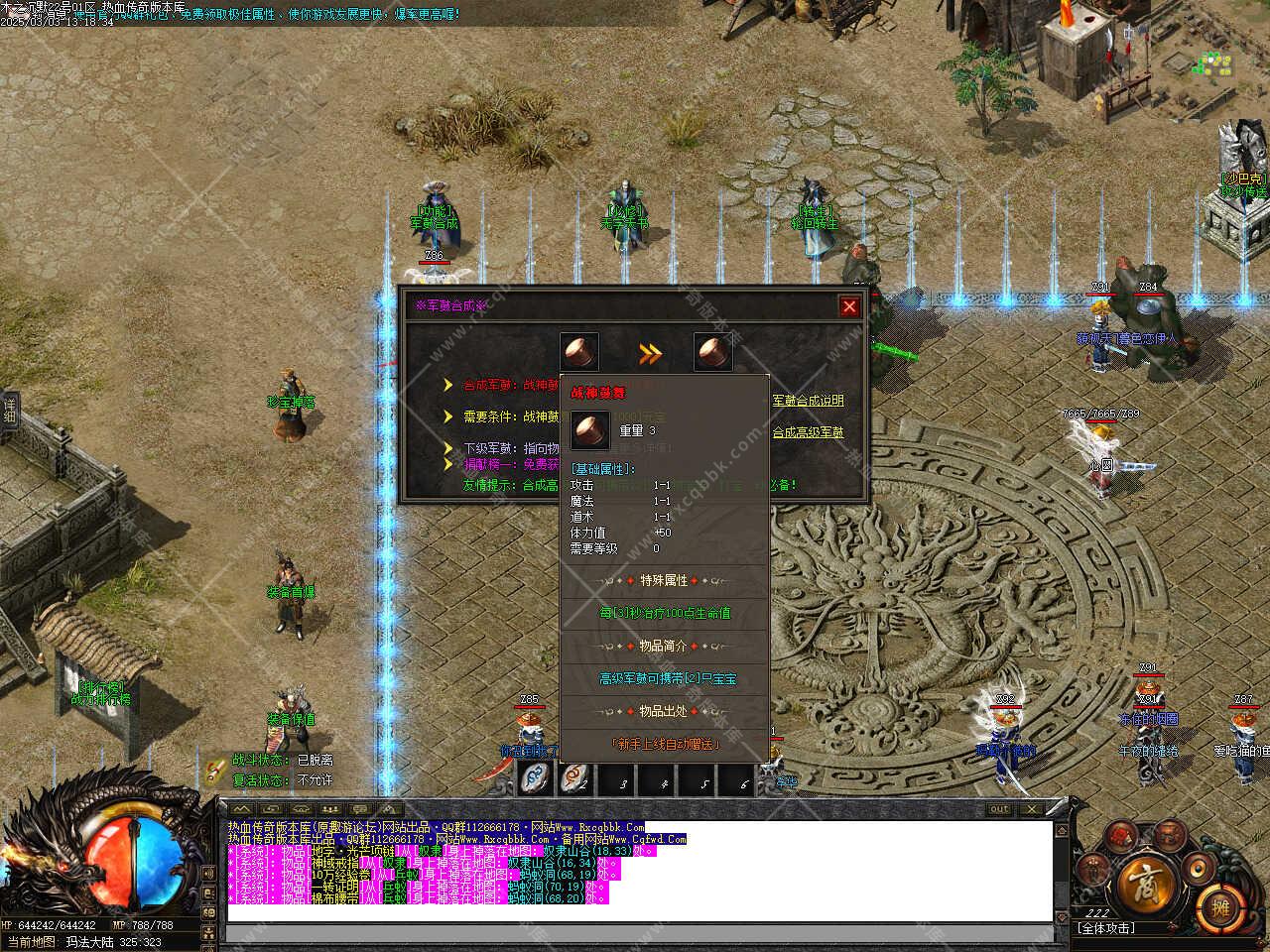This screenshot has height=952, width=1270.
Task: Click the 合成高级军鼓 link
Action: tap(808, 432)
